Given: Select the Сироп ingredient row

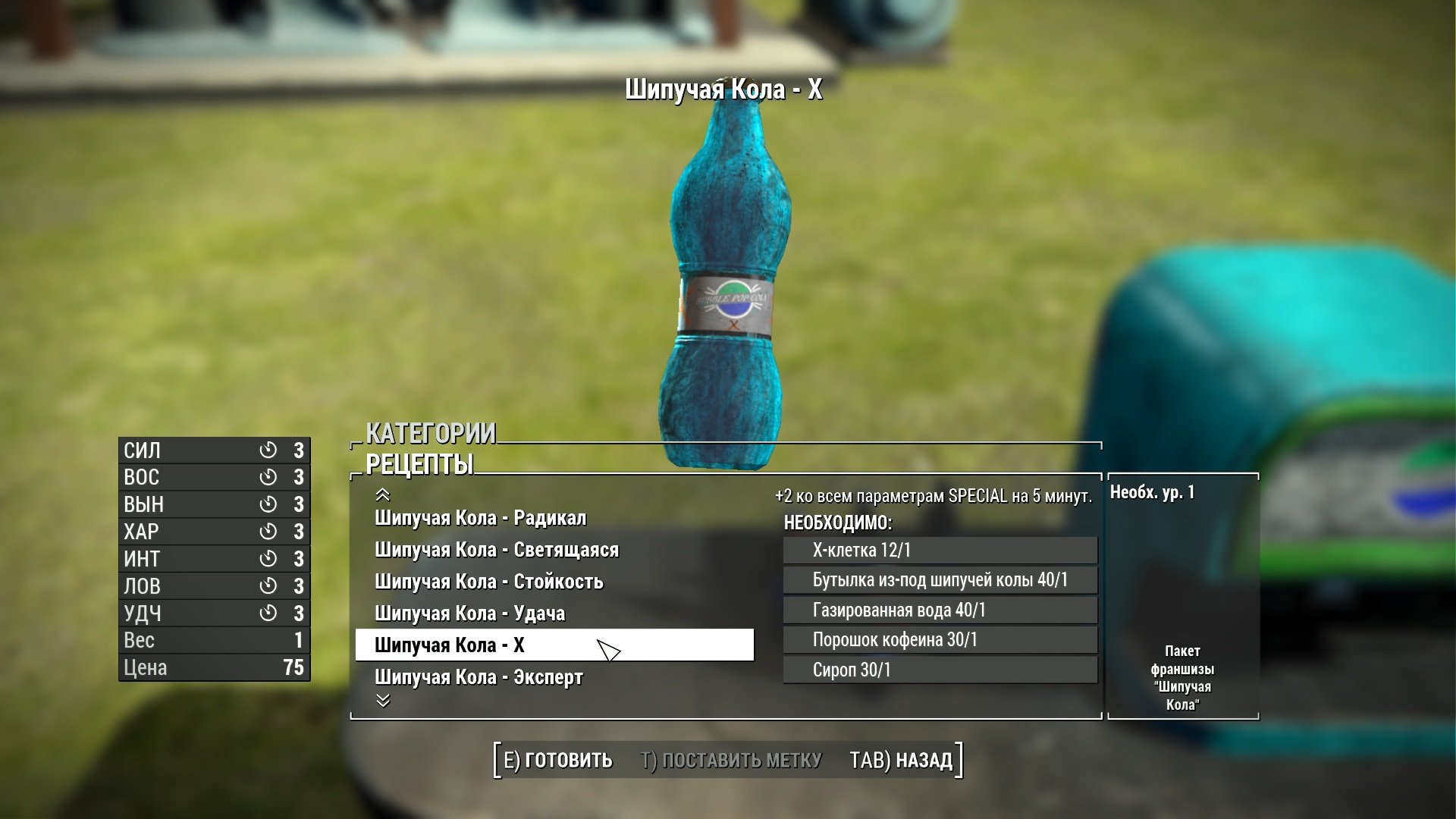Looking at the screenshot, I should click(x=940, y=670).
